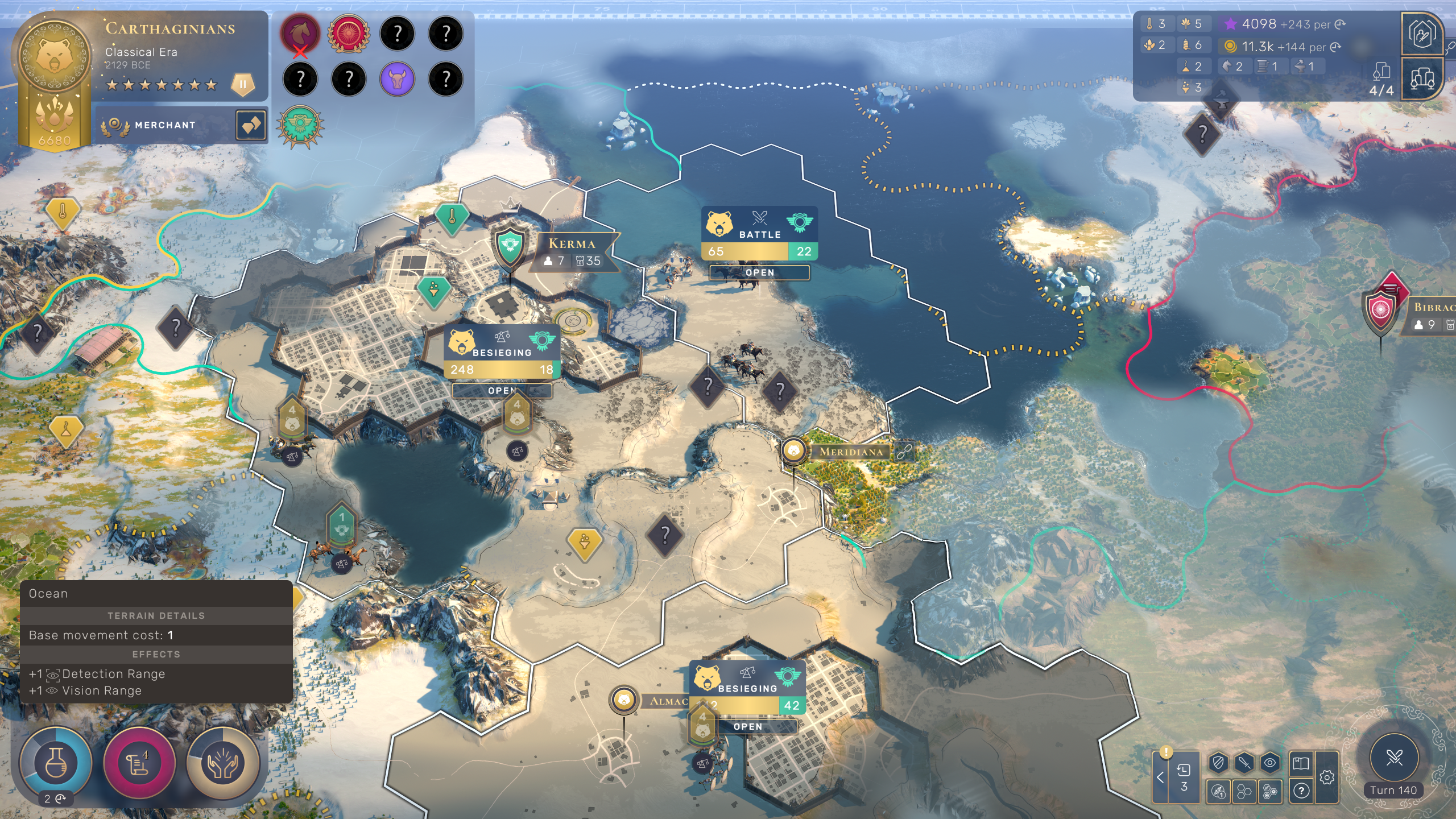Open the Merchant culture affinity button

click(165, 125)
